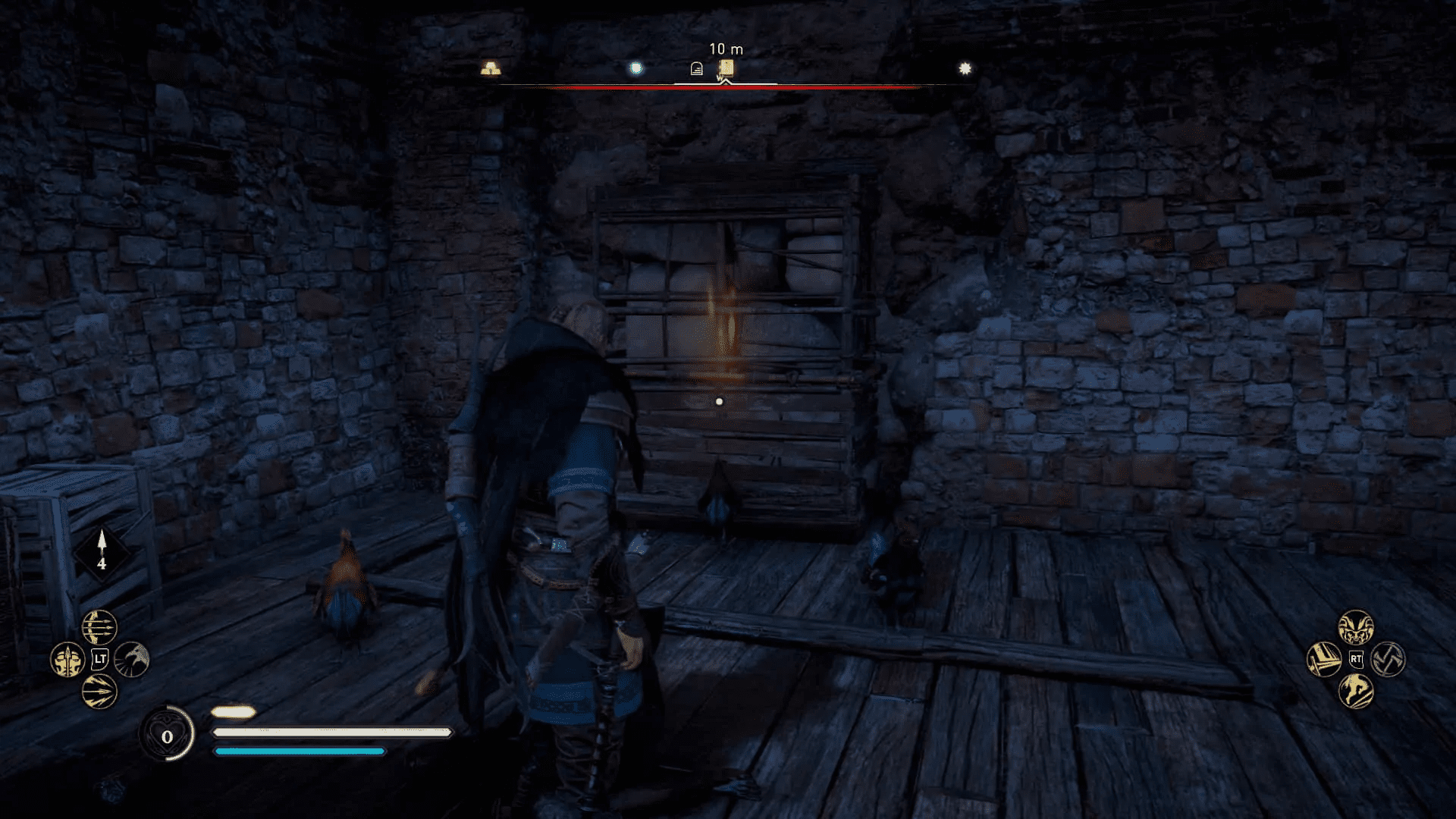Viewport: 1456px width, 819px height.
Task: Select the longship ability left of RT
Action: pyautogui.click(x=1326, y=658)
